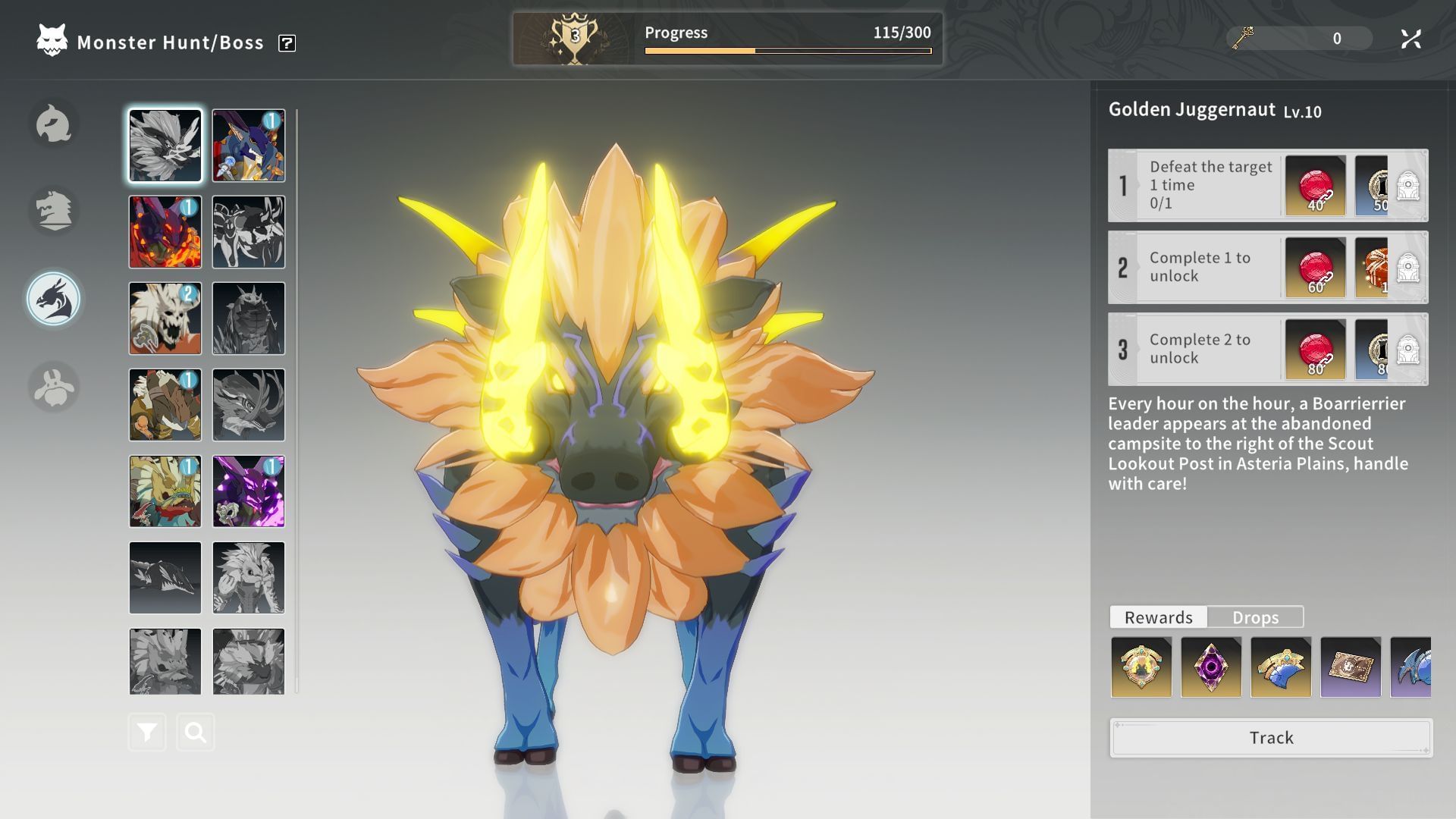Viewport: 1456px width, 819px height.
Task: Select the Rewards tab
Action: (x=1158, y=617)
